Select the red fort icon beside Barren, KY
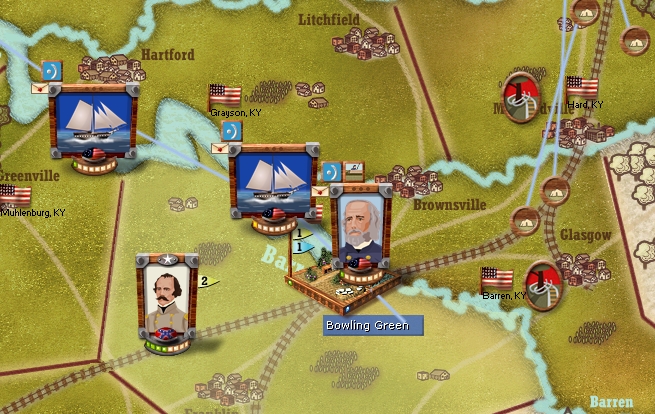655x414 pixels. point(543,285)
